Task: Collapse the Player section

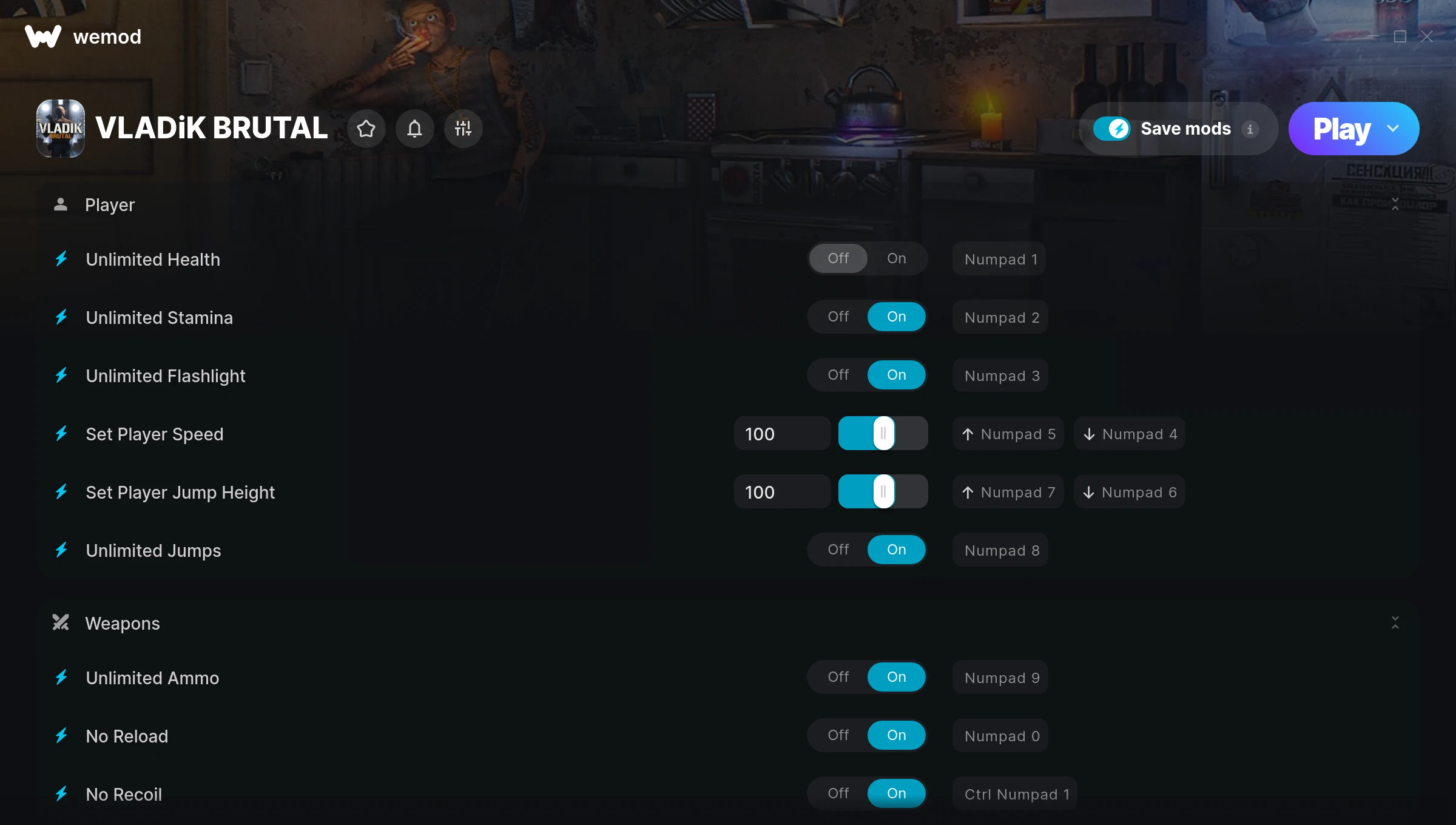Action: point(1395,204)
